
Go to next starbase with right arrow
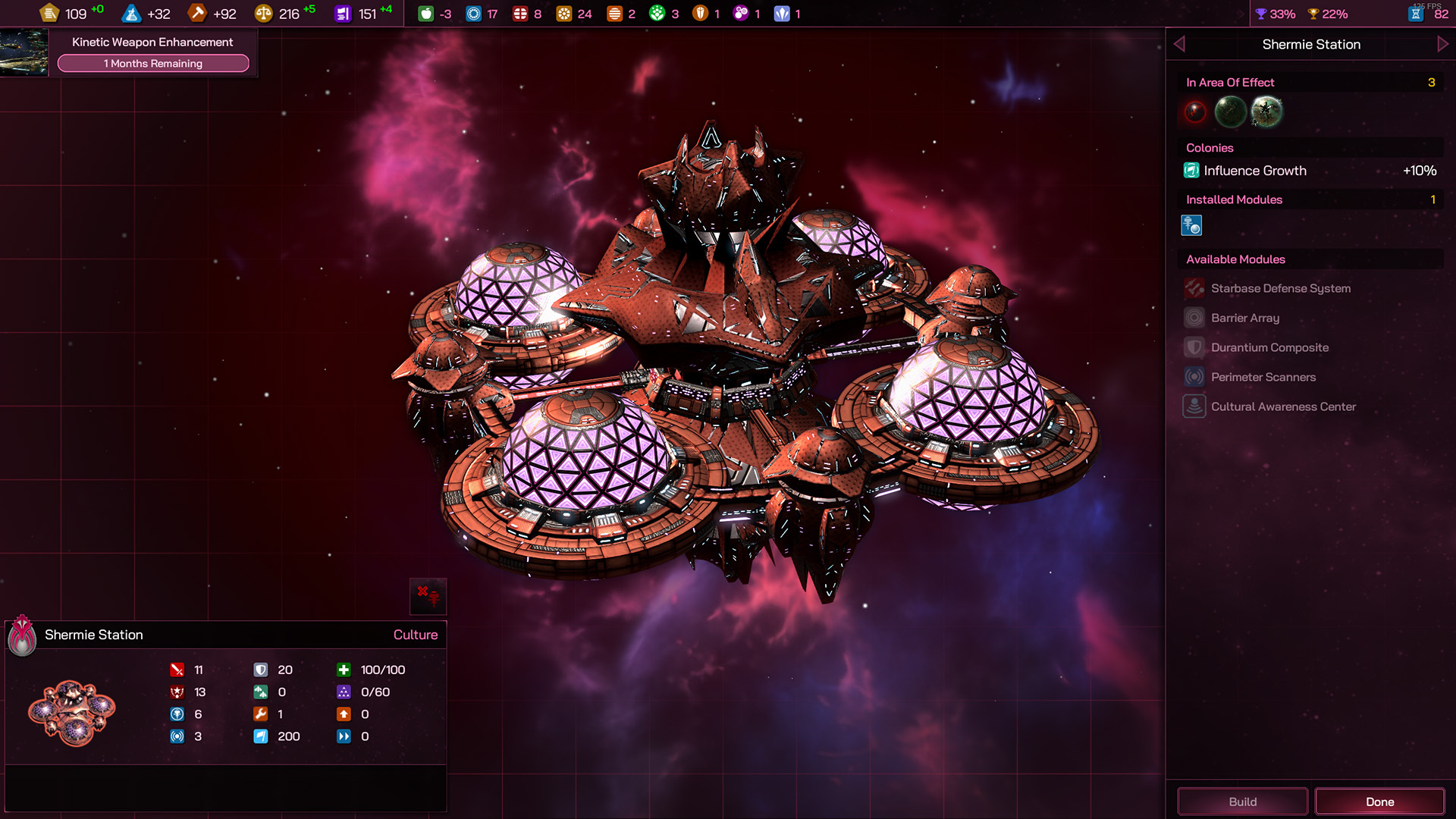[x=1442, y=44]
